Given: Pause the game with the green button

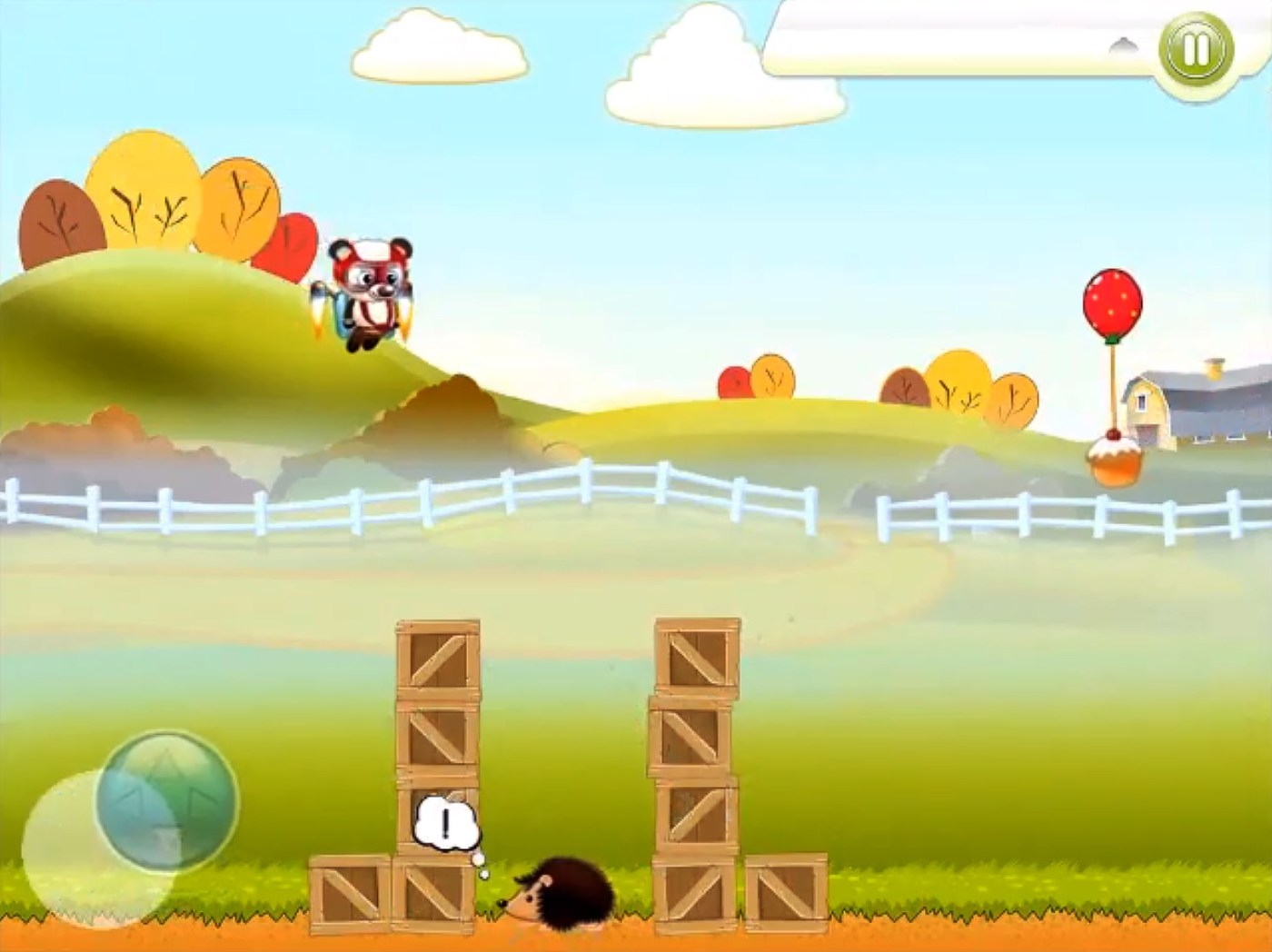Looking at the screenshot, I should pyautogui.click(x=1196, y=50).
